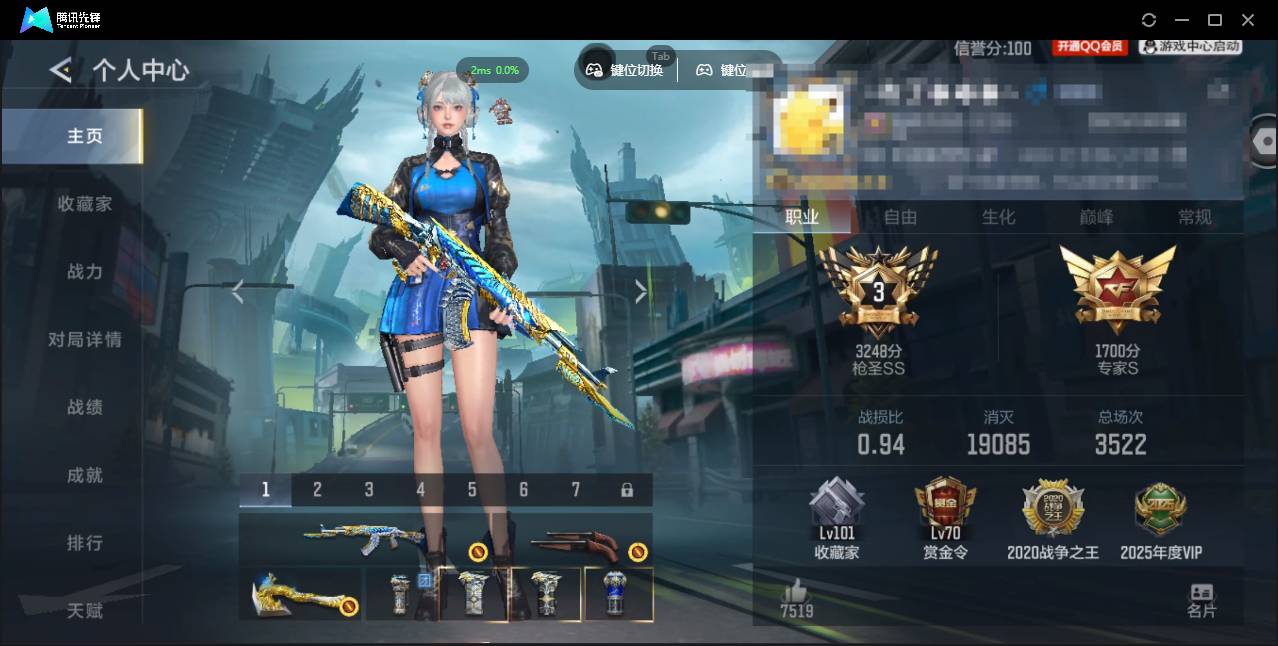
Task: Select the blue-gold AK rifle weapon slot
Action: click(364, 538)
